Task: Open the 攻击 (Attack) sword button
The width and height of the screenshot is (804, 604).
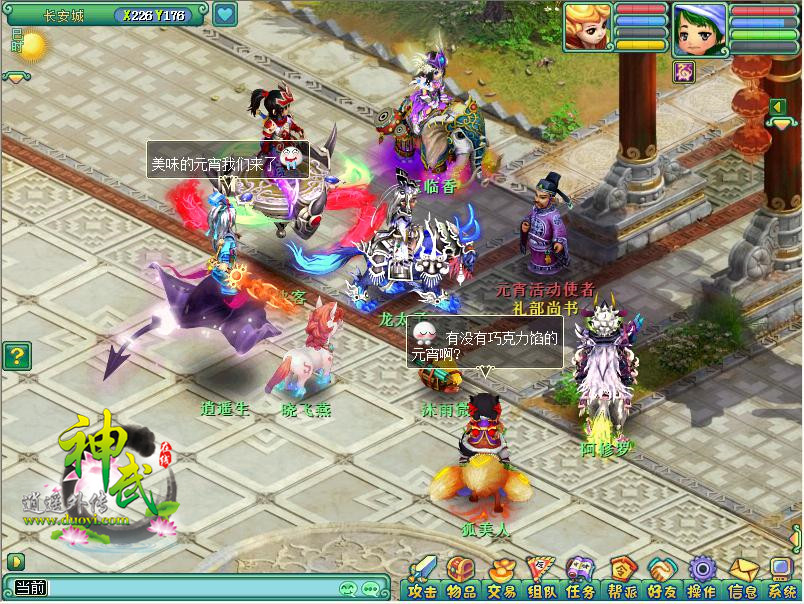Action: pyautogui.click(x=422, y=580)
